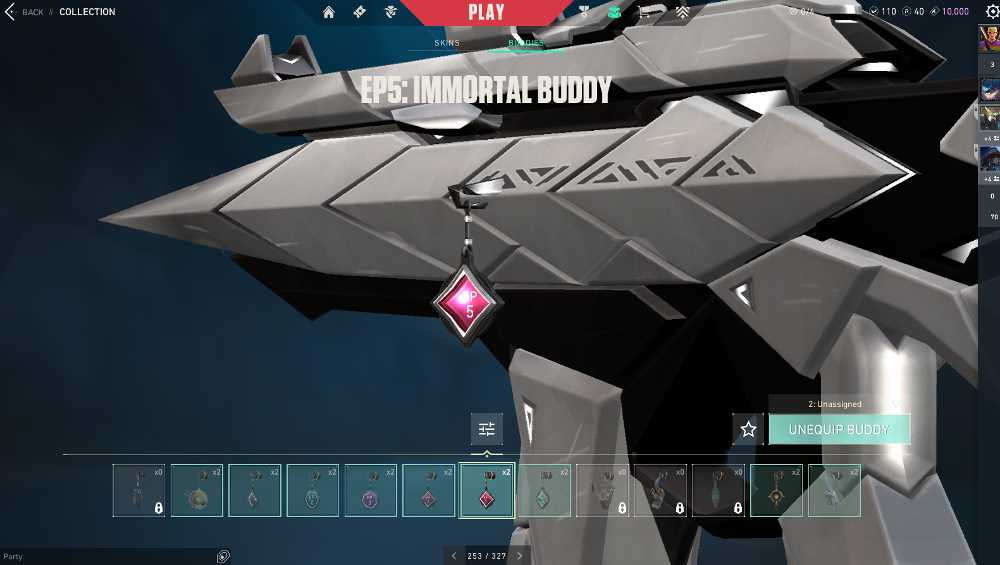Viewport: 1000px width, 565px height.
Task: Go to the previous buddy page
Action: [454, 556]
